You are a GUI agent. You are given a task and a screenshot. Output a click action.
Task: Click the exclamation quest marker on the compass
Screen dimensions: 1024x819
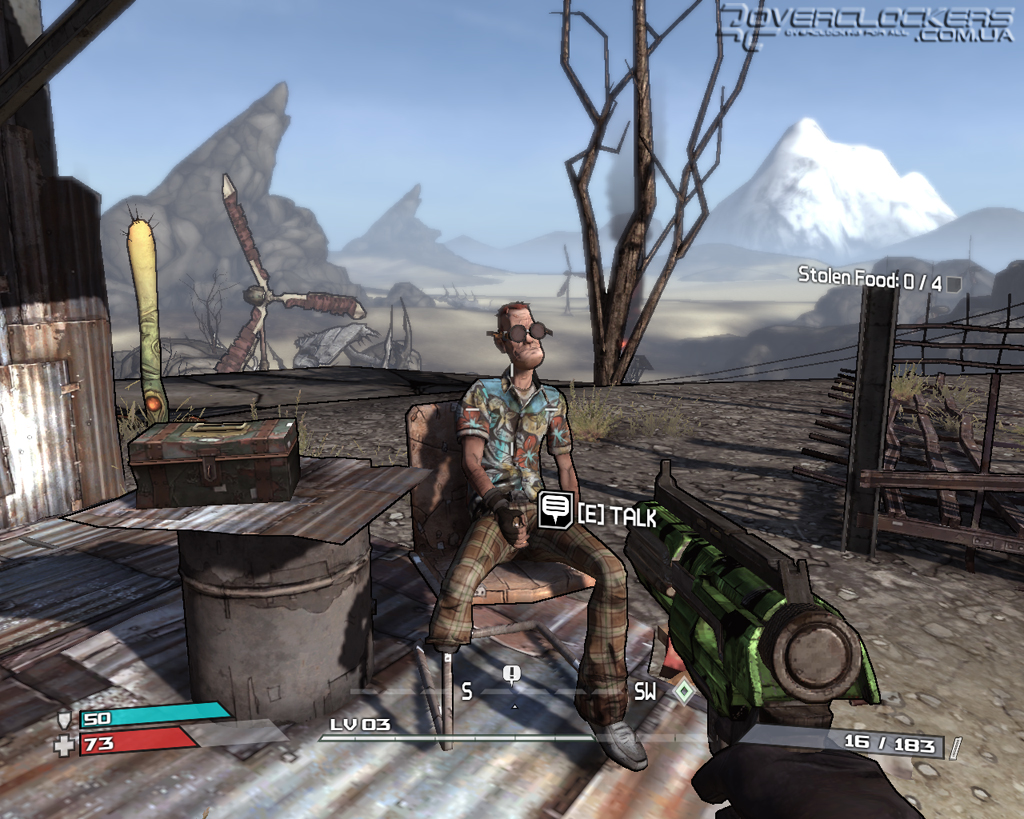pos(513,675)
